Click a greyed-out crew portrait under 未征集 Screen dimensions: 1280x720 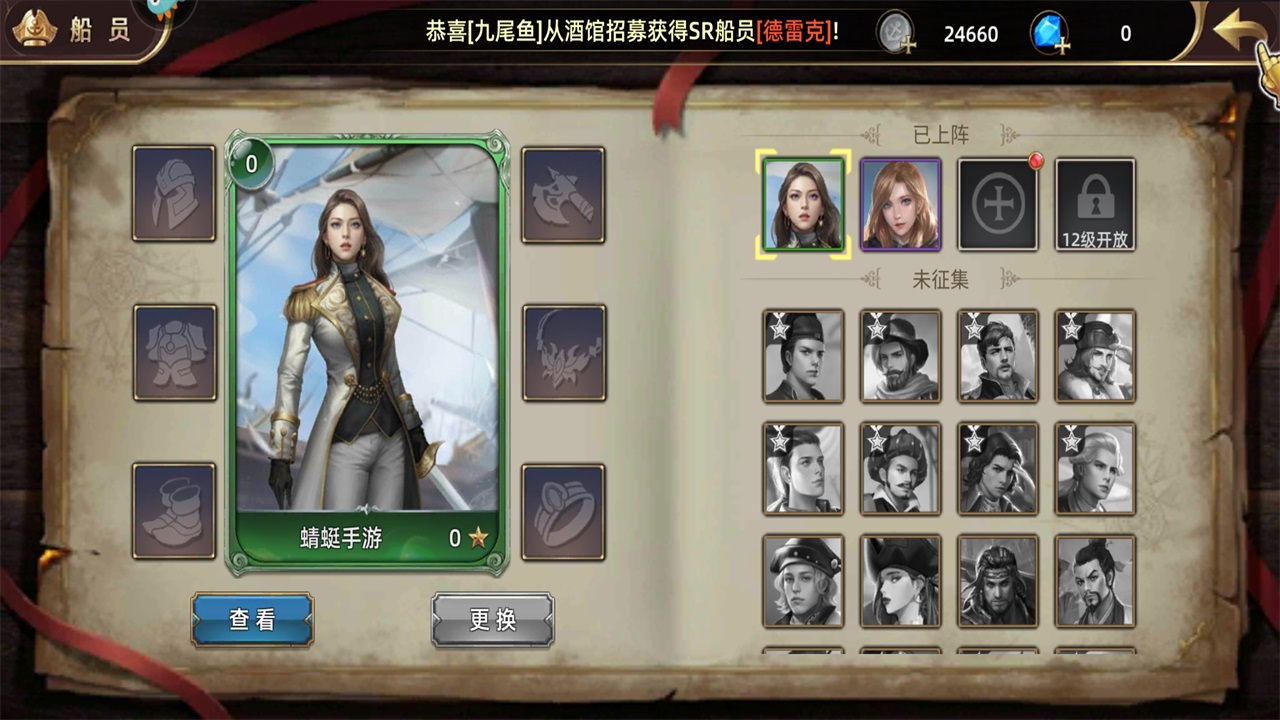point(803,356)
